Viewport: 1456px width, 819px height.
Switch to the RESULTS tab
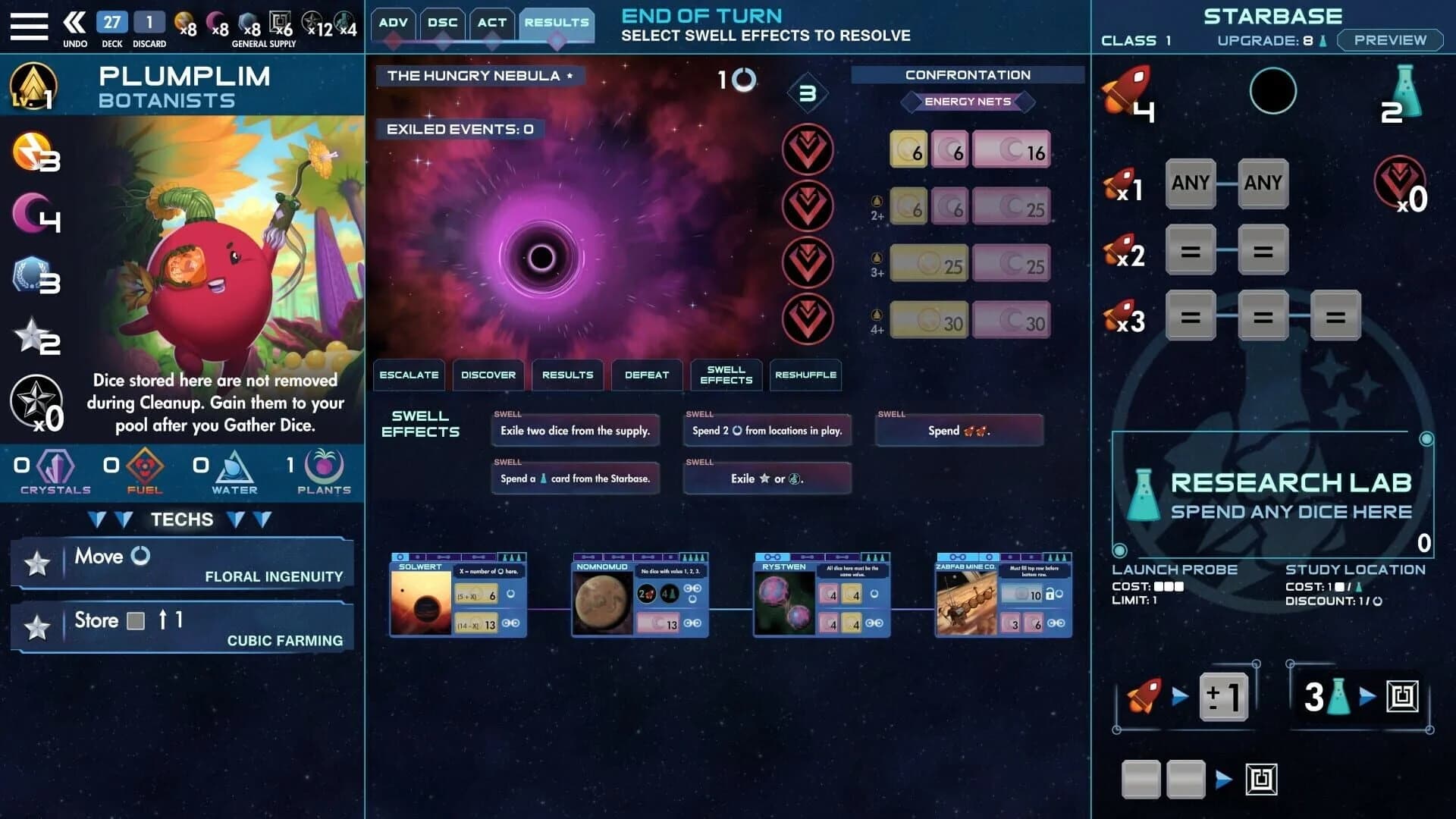click(557, 23)
